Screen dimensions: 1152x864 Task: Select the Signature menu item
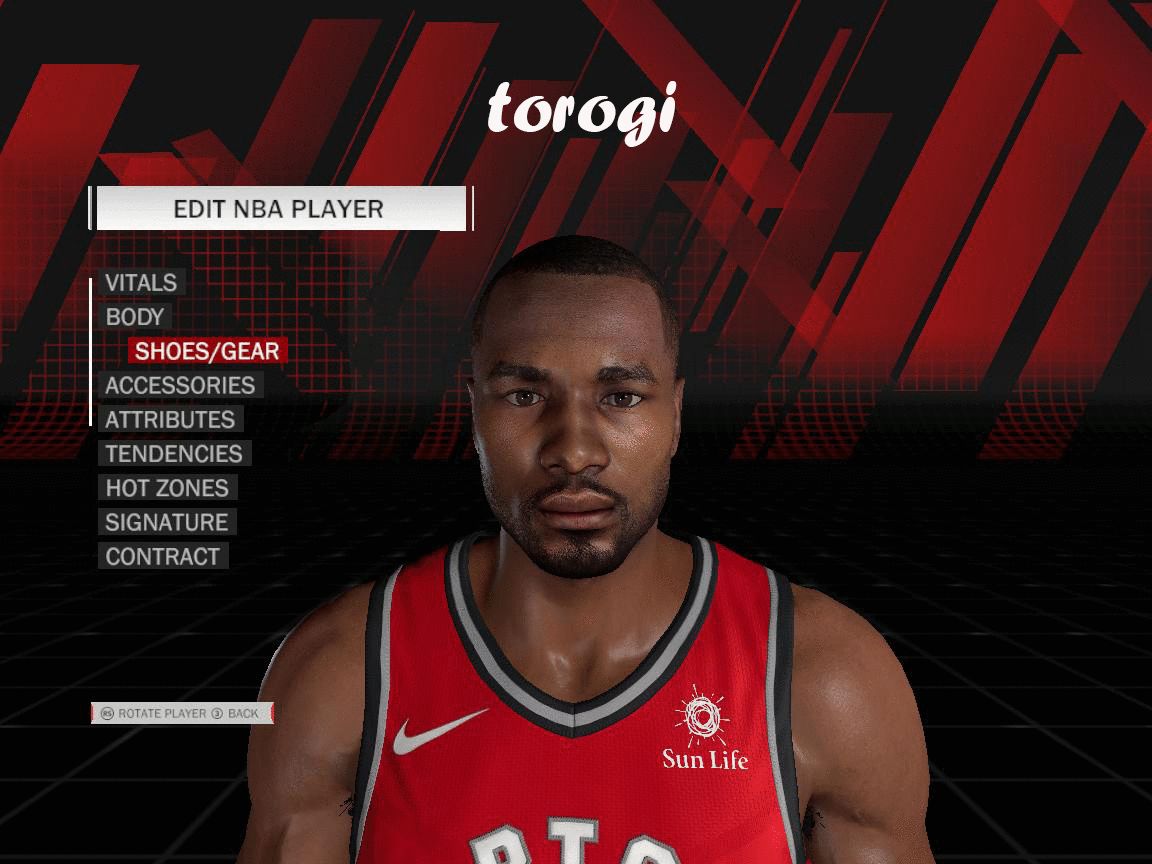167,522
